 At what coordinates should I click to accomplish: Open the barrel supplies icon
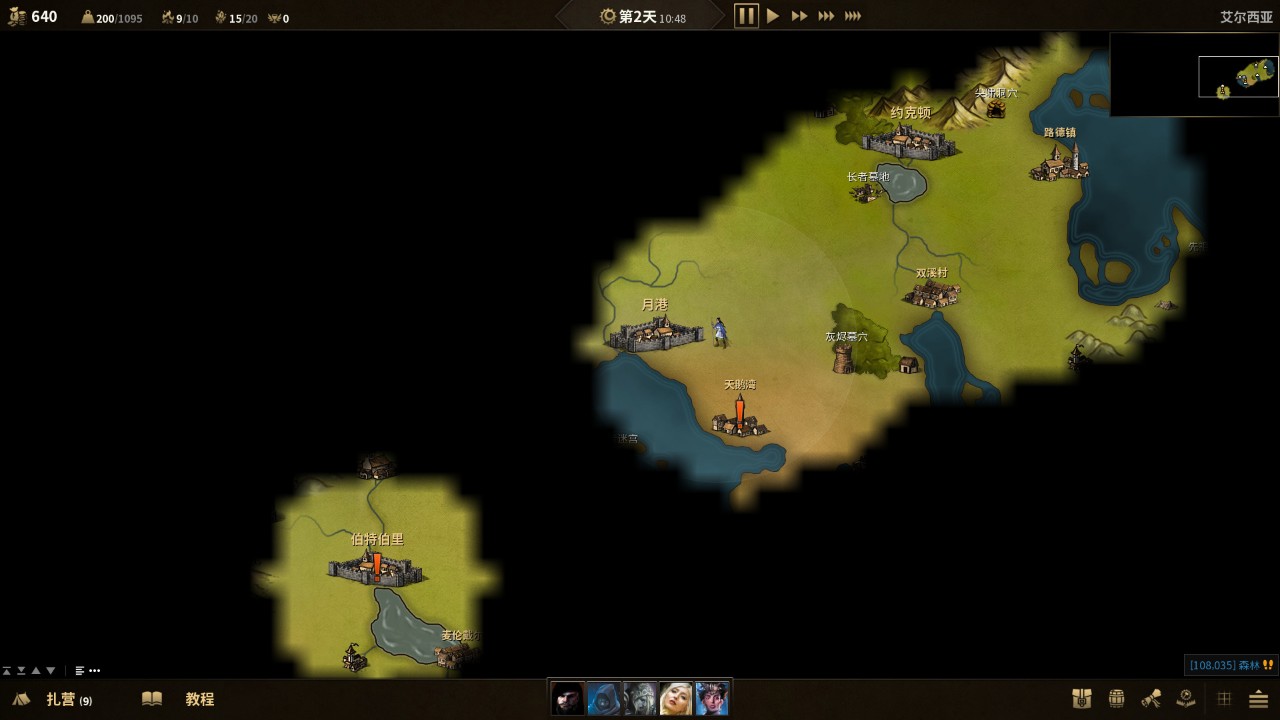pyautogui.click(x=1117, y=699)
